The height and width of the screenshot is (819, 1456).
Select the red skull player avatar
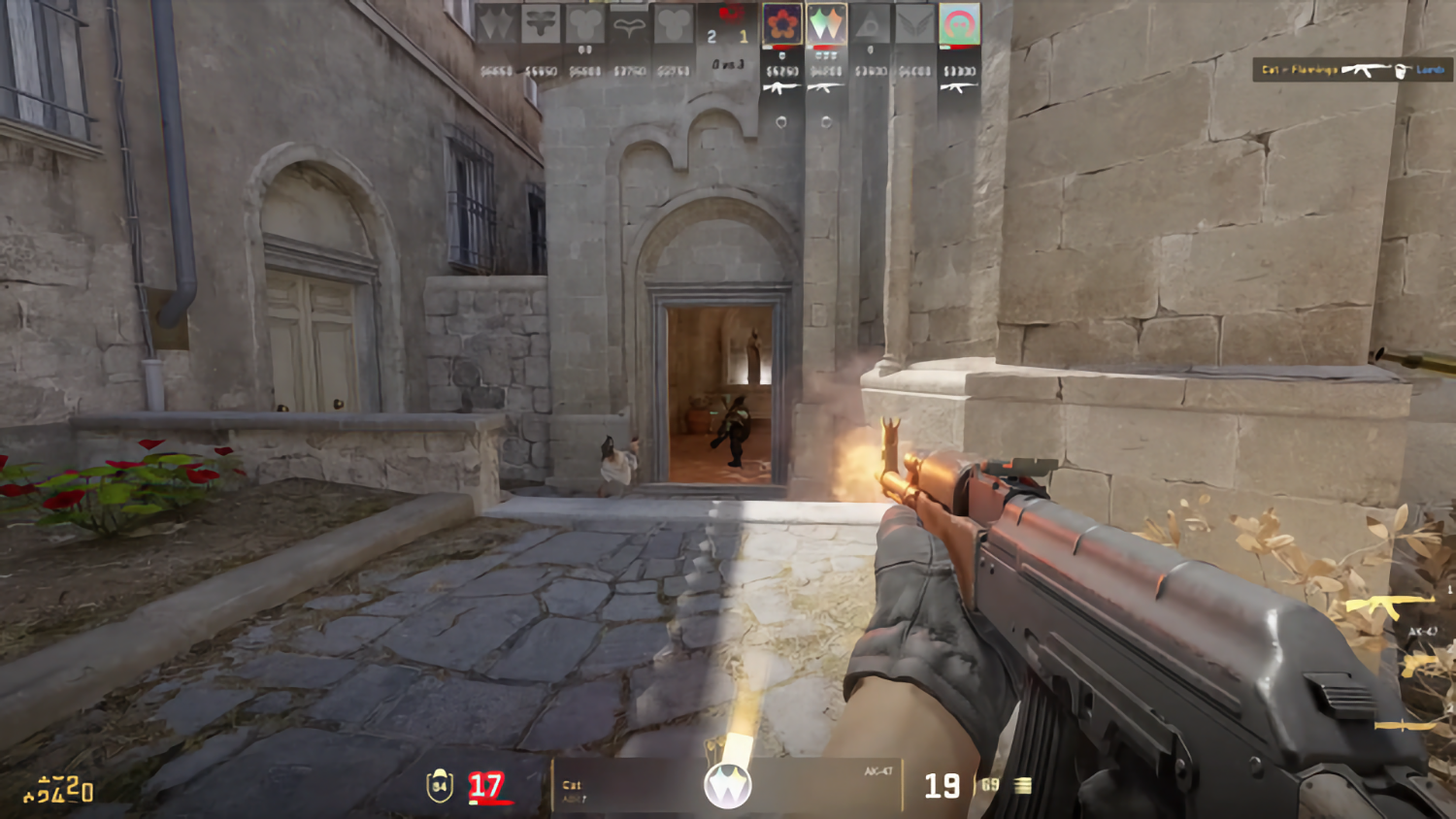pos(959,24)
